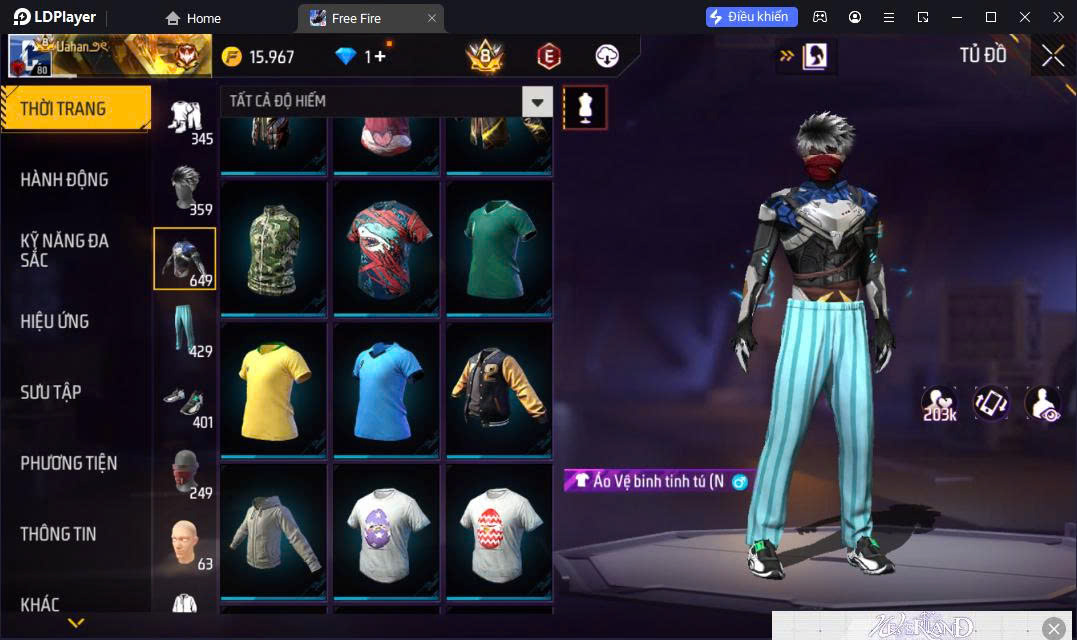Open the HÀNH ĐỘNG category

point(65,180)
